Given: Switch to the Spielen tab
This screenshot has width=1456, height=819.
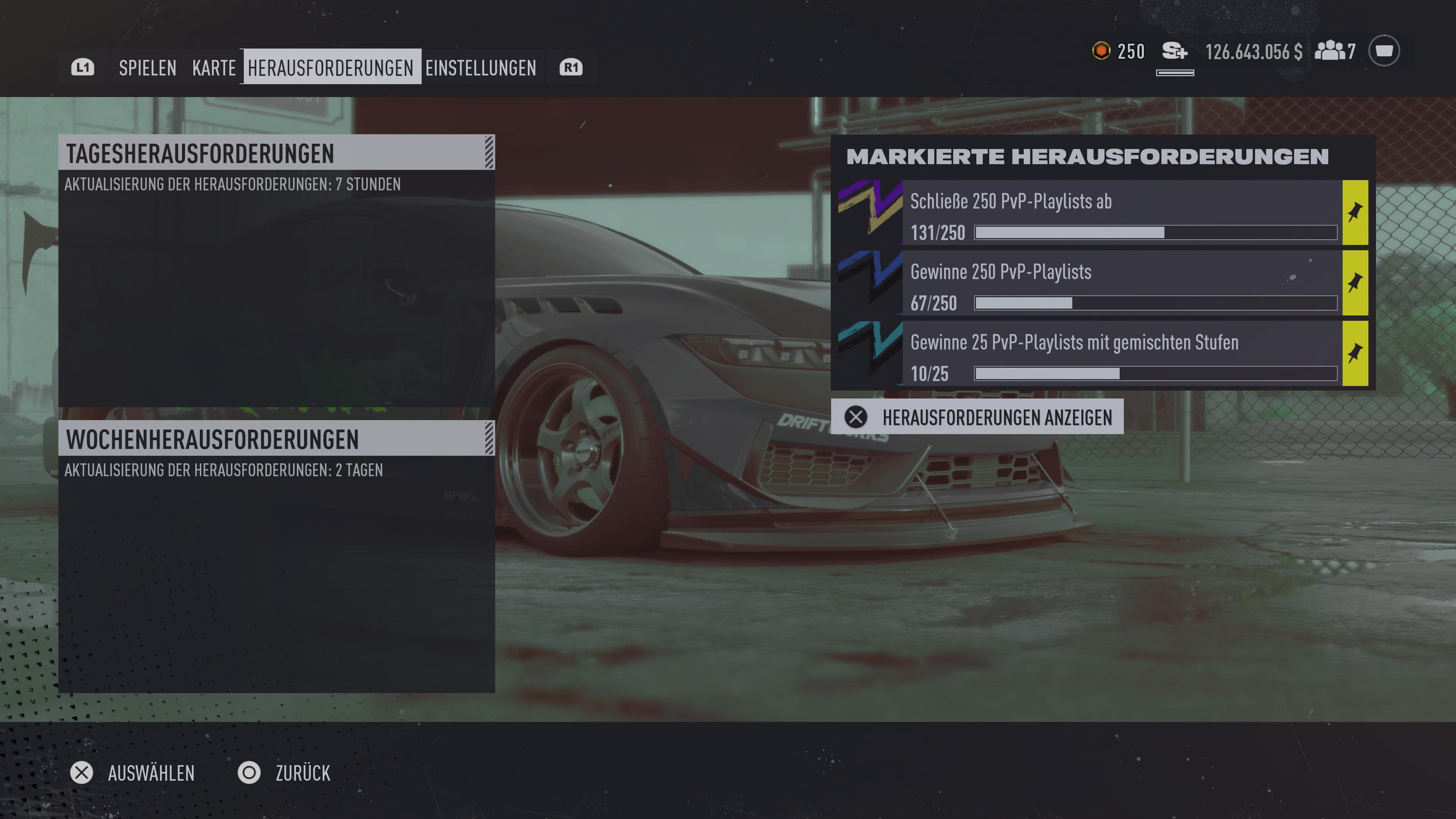Looking at the screenshot, I should pos(147,68).
